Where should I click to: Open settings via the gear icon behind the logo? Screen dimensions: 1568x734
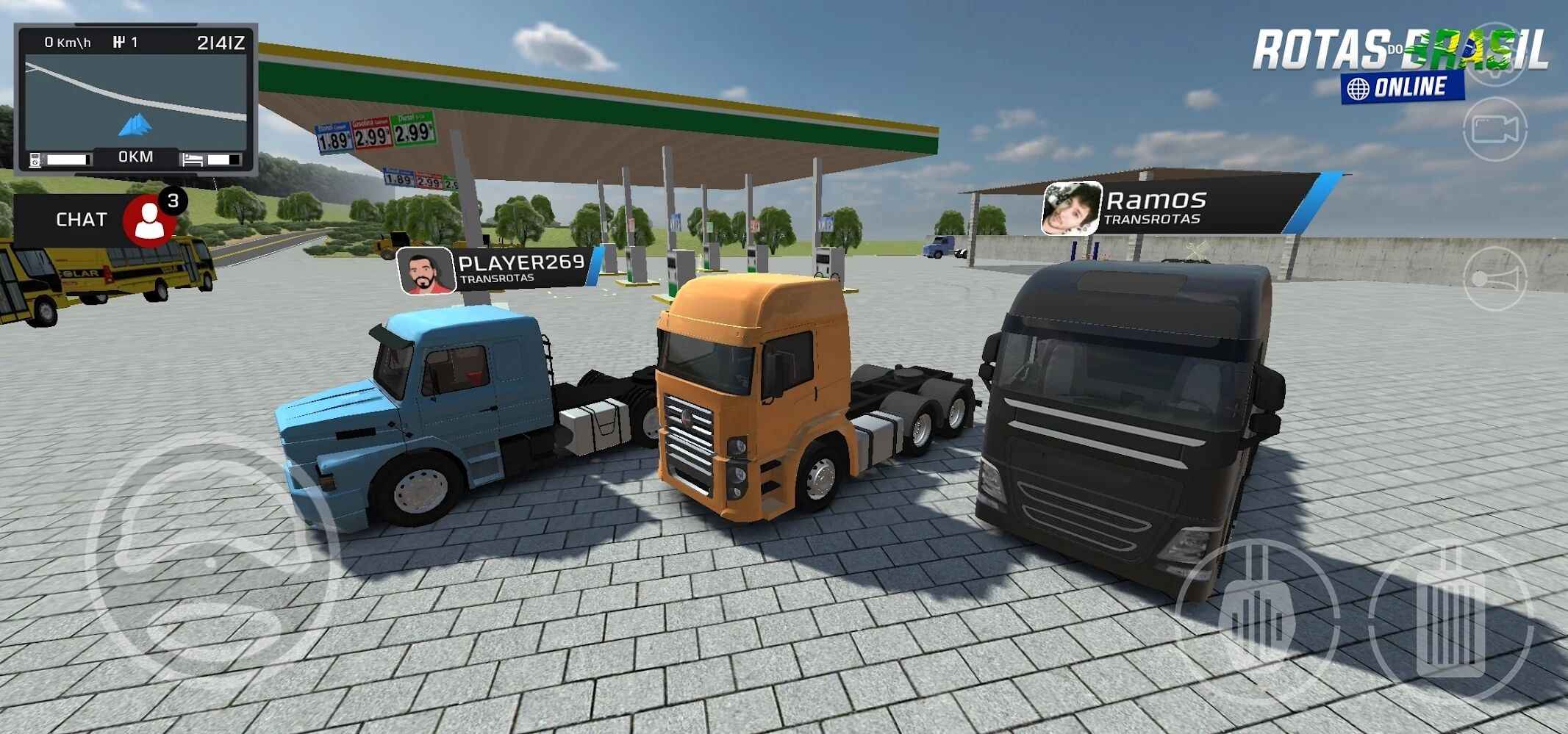coord(1496,55)
